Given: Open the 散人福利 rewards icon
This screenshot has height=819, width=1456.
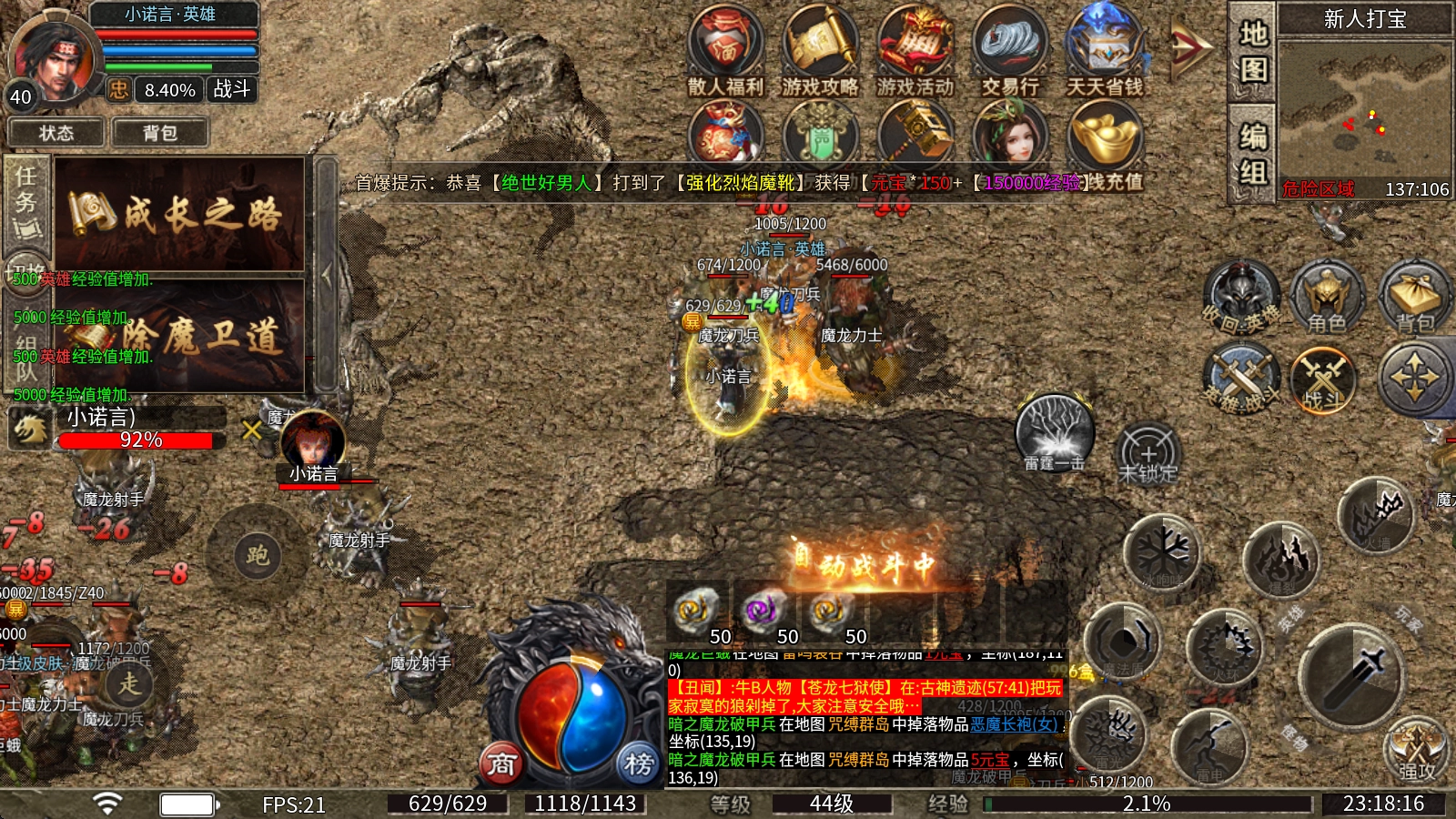Looking at the screenshot, I should [725, 50].
